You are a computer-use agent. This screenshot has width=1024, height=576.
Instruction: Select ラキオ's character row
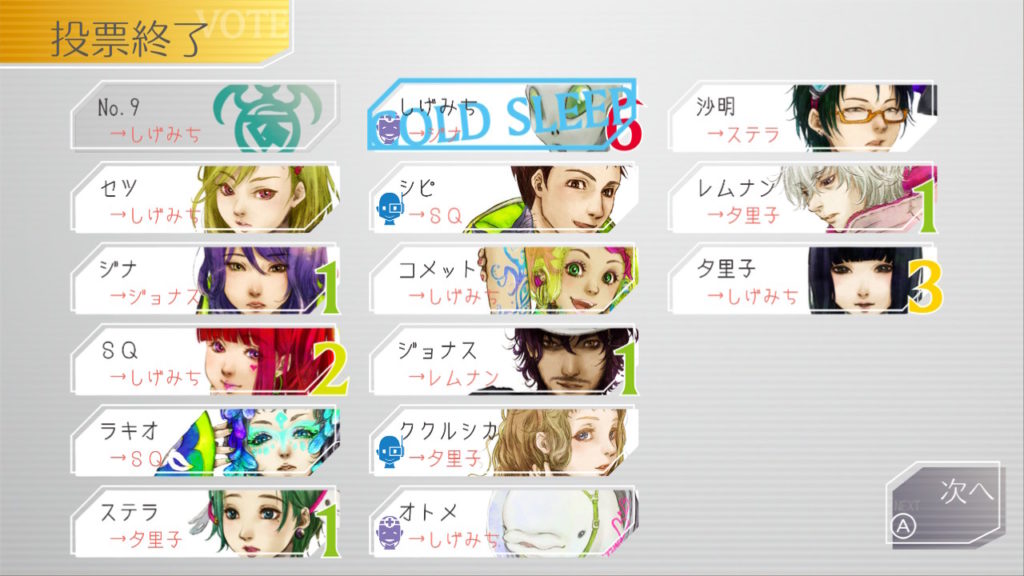tap(205, 442)
